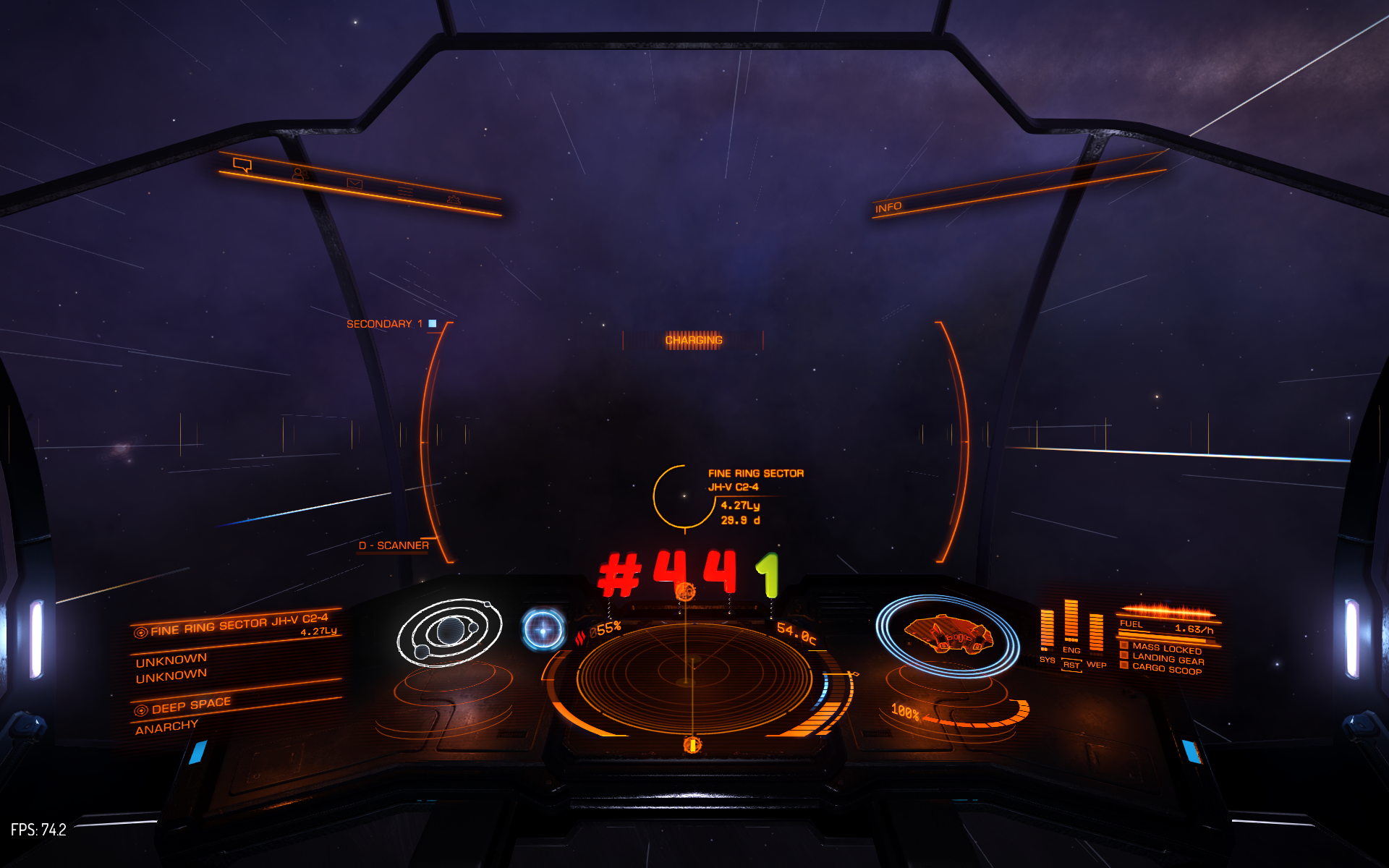Screen dimensions: 1389x868
Task: Open the orbit-lines system map hologram
Action: coord(449,631)
